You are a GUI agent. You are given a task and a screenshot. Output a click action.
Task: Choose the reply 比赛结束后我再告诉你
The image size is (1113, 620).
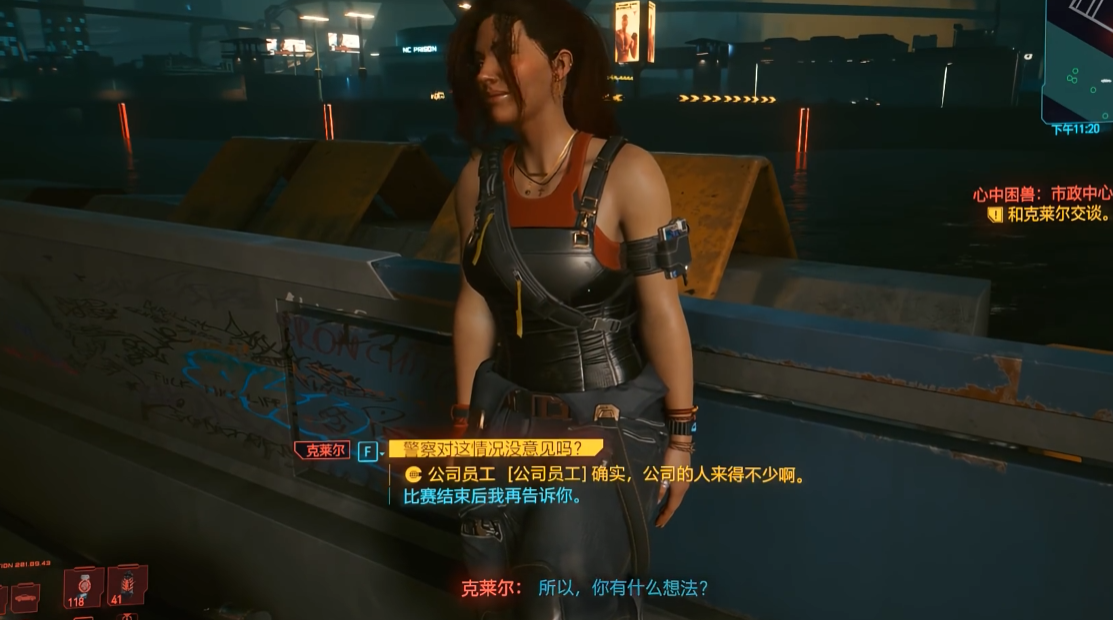(x=492, y=496)
